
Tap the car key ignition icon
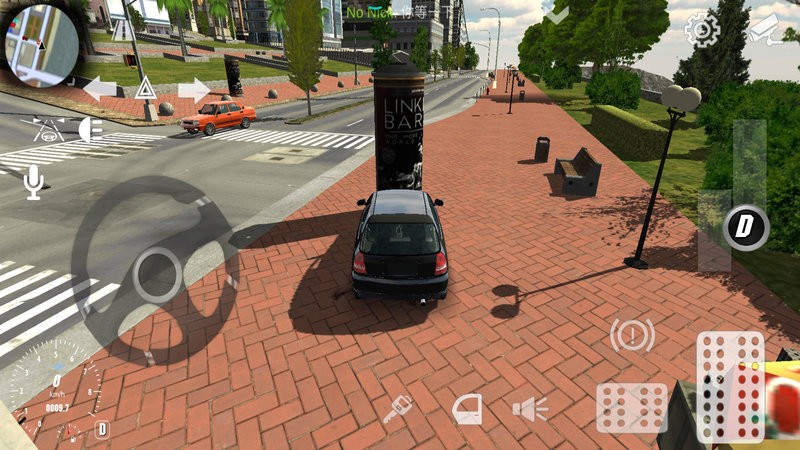point(397,408)
